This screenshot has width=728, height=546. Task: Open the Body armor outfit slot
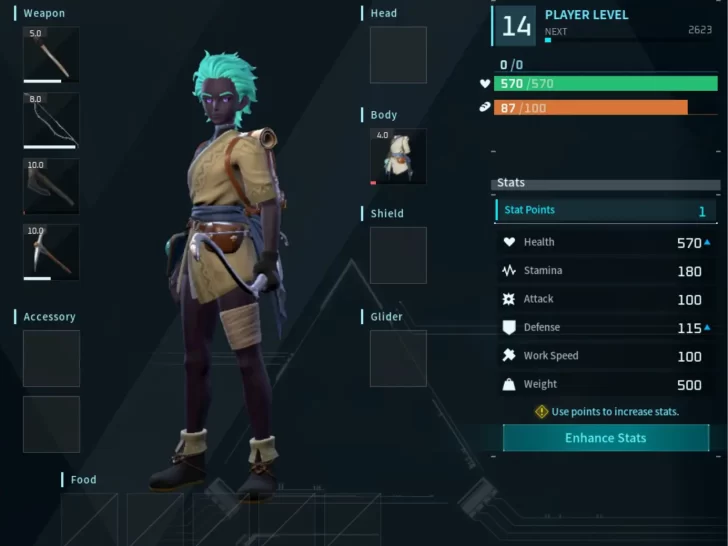(398, 156)
